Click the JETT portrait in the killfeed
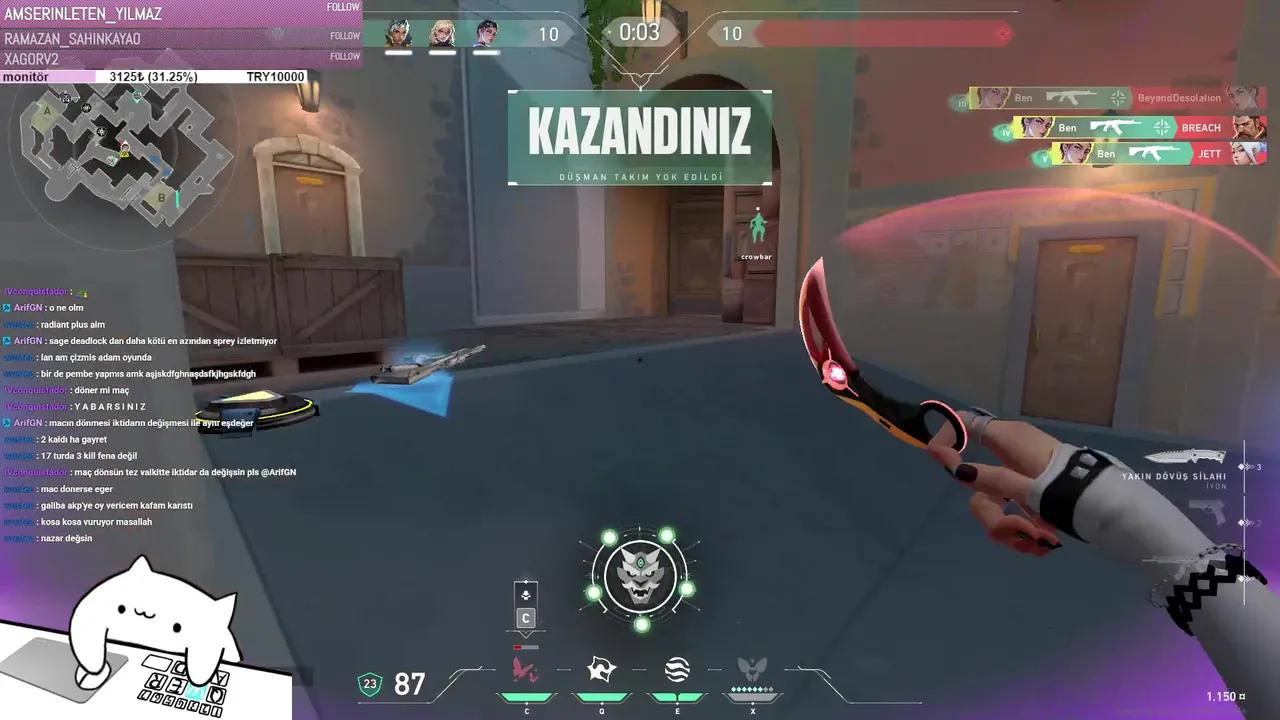 pyautogui.click(x=1247, y=153)
